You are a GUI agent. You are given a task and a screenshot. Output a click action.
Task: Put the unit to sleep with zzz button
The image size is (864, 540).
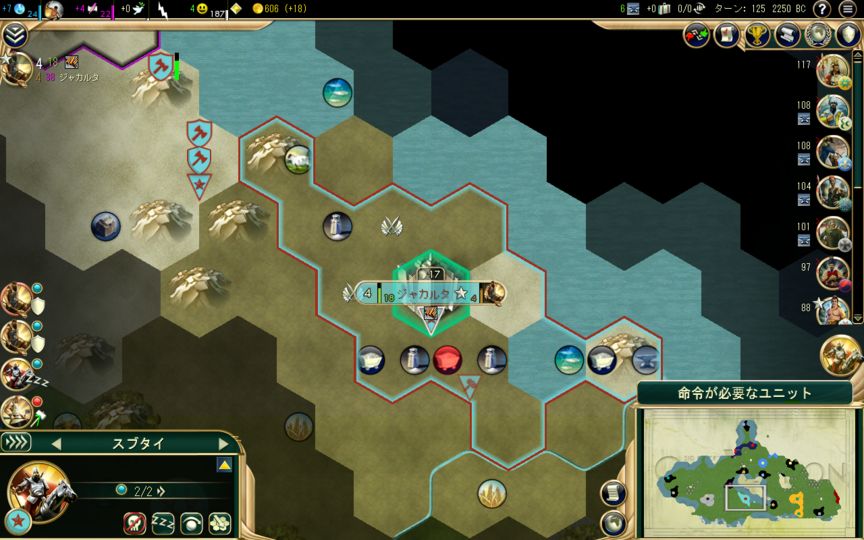(163, 521)
